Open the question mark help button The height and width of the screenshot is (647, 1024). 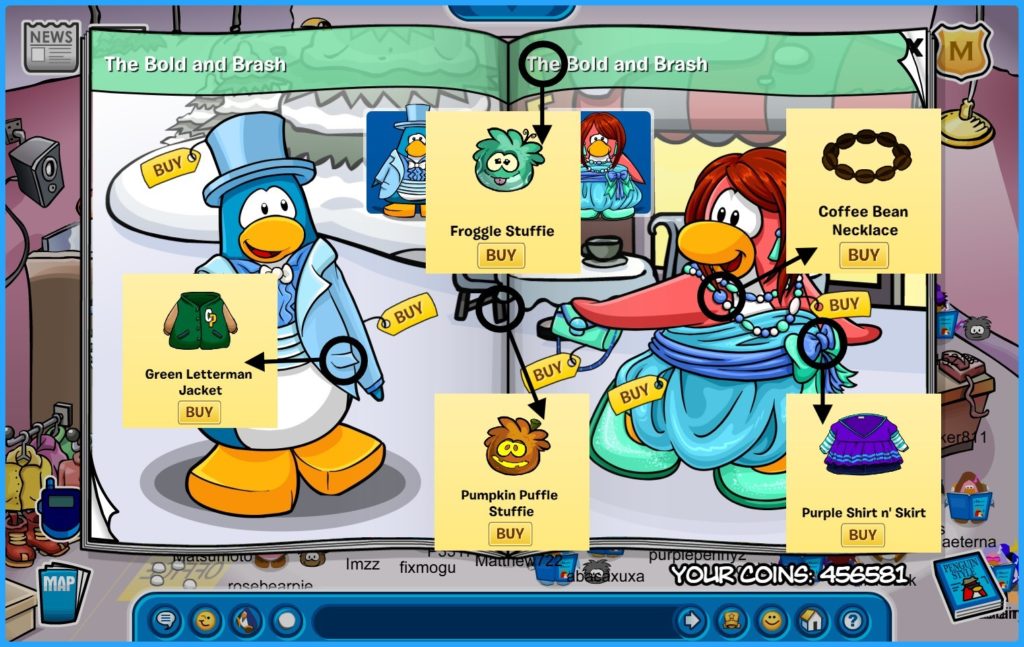click(x=851, y=621)
